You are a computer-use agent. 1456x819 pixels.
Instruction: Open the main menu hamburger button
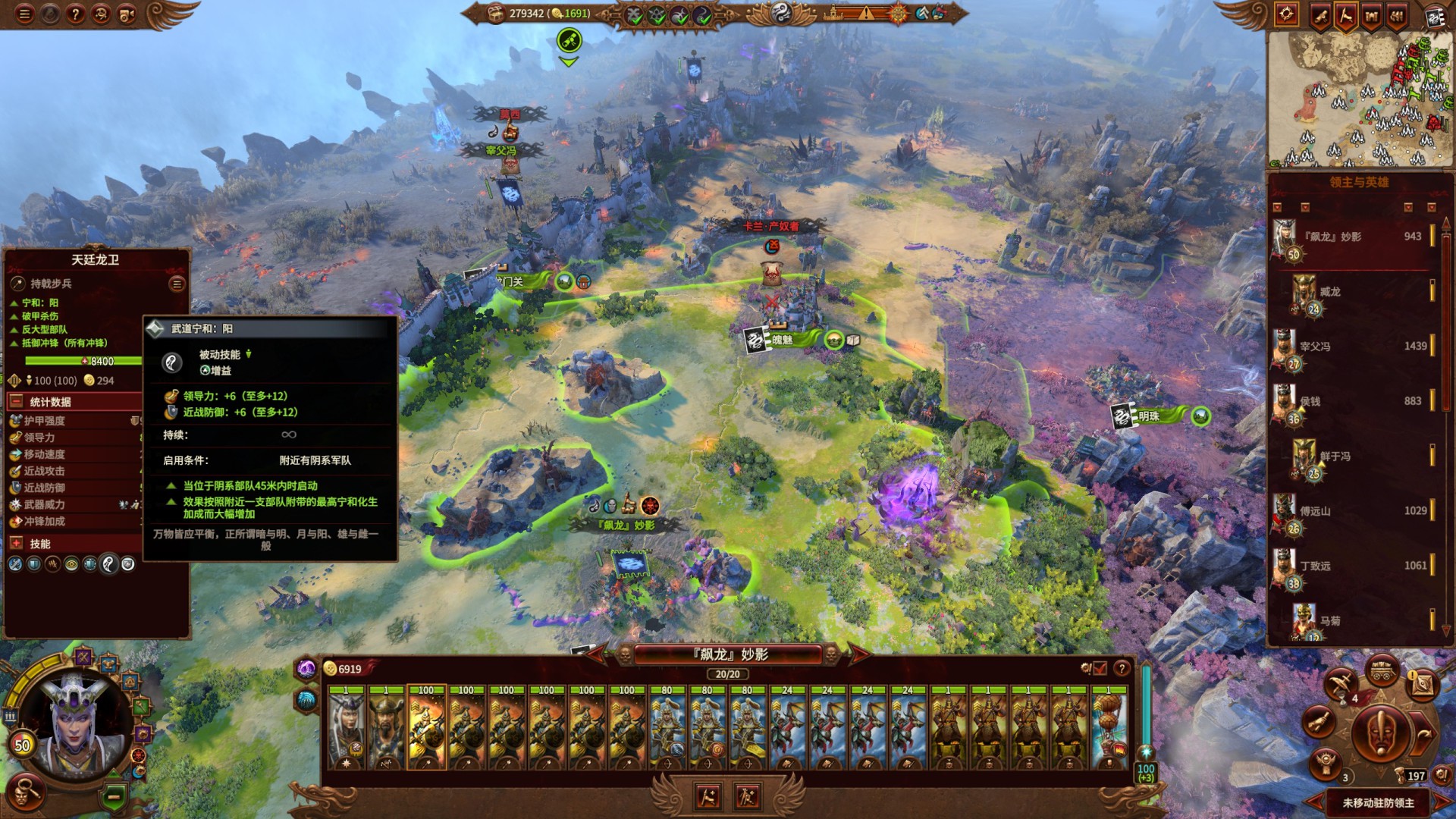pos(25,14)
